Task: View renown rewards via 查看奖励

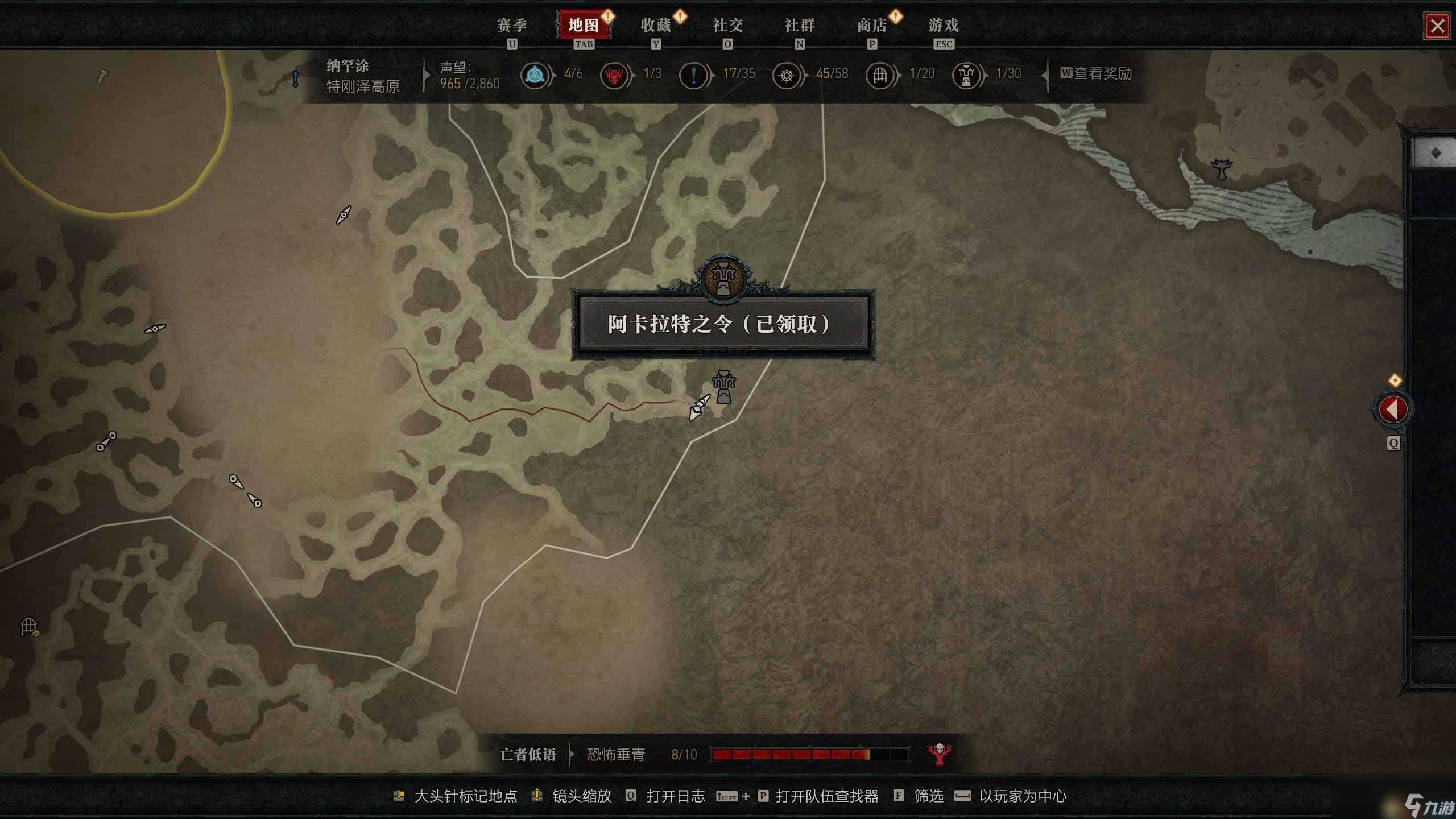Action: pyautogui.click(x=1096, y=74)
